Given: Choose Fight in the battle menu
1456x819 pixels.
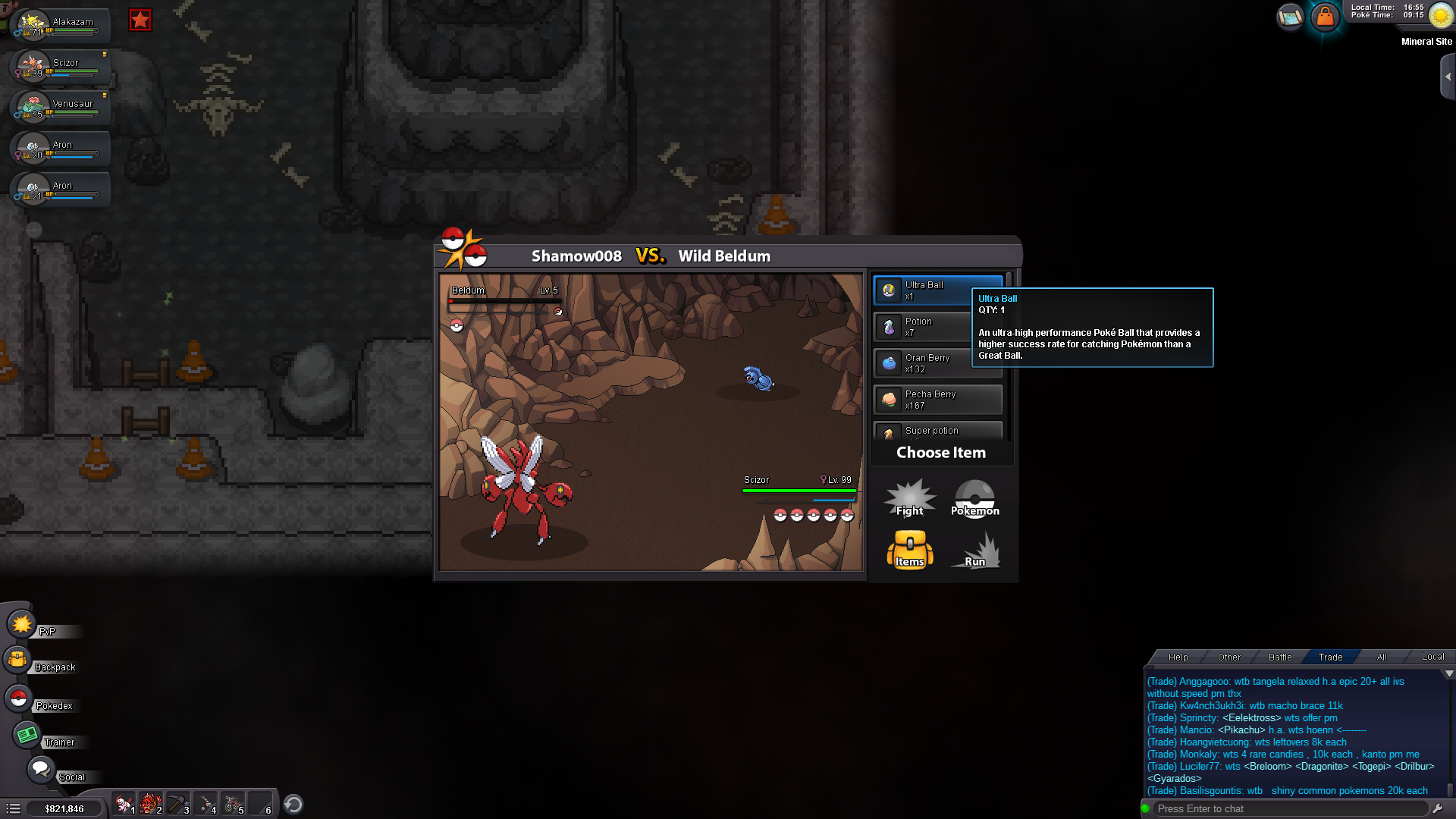Looking at the screenshot, I should (x=910, y=499).
